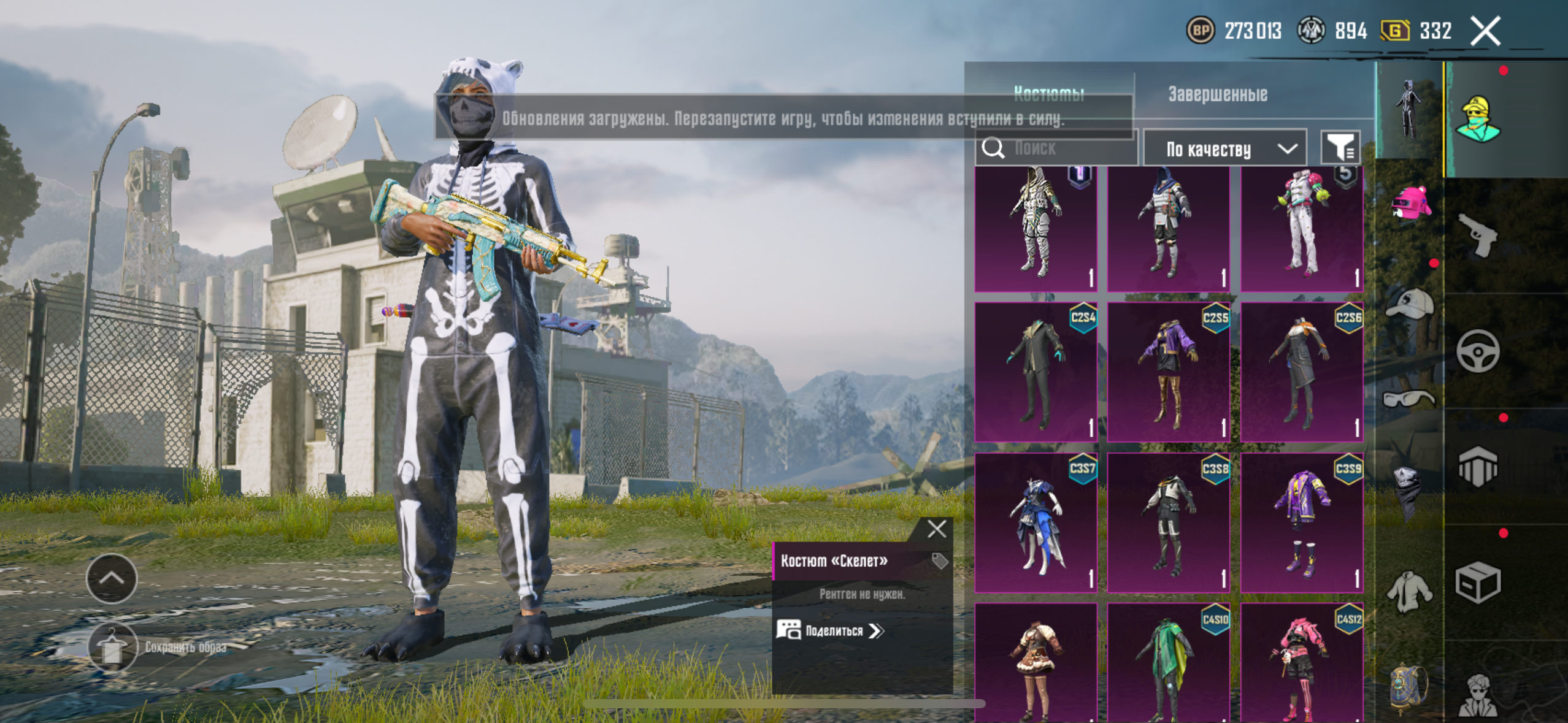Open the crate box category

[x=1478, y=583]
